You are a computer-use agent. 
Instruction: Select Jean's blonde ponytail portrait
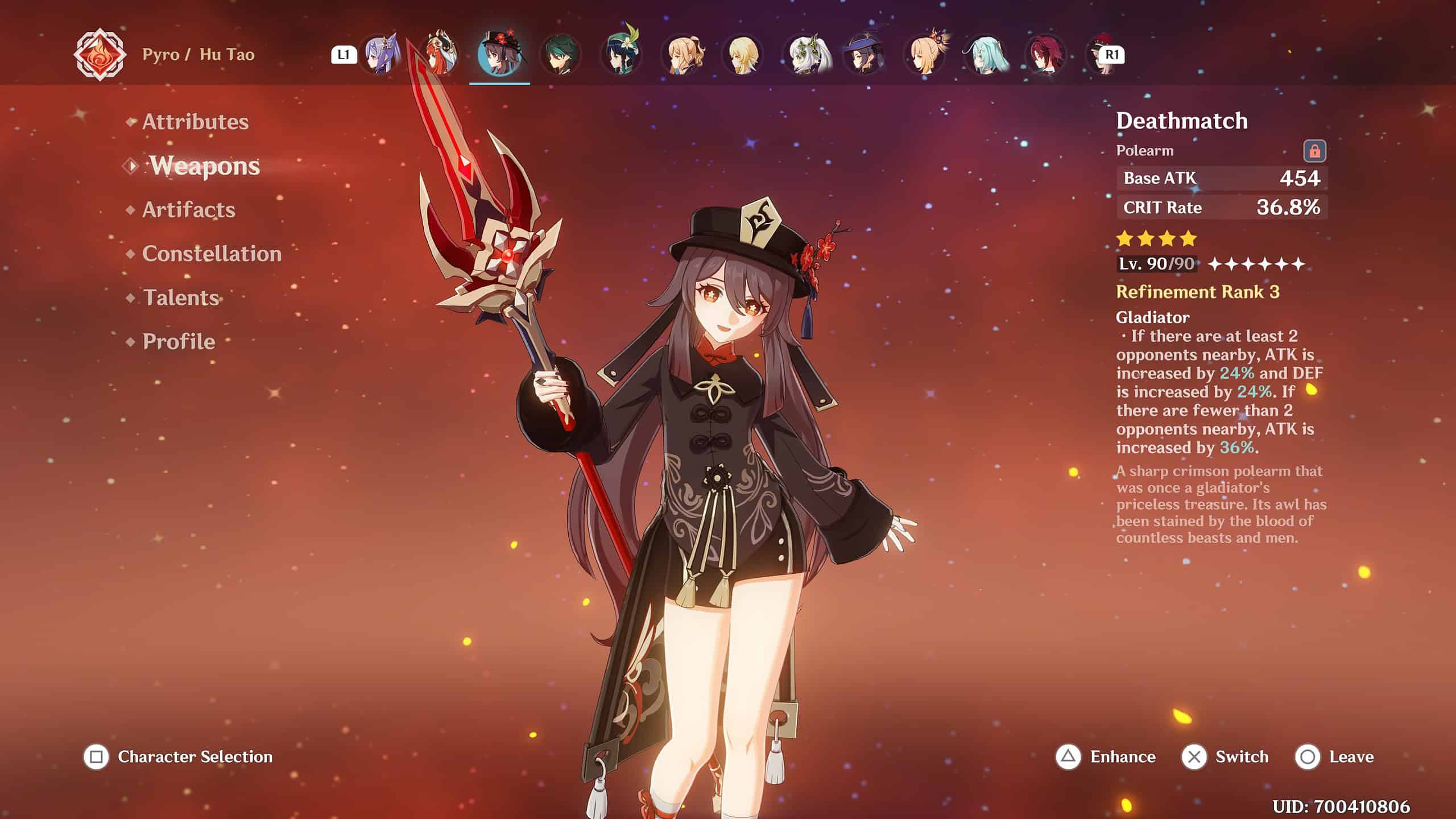tap(682, 55)
